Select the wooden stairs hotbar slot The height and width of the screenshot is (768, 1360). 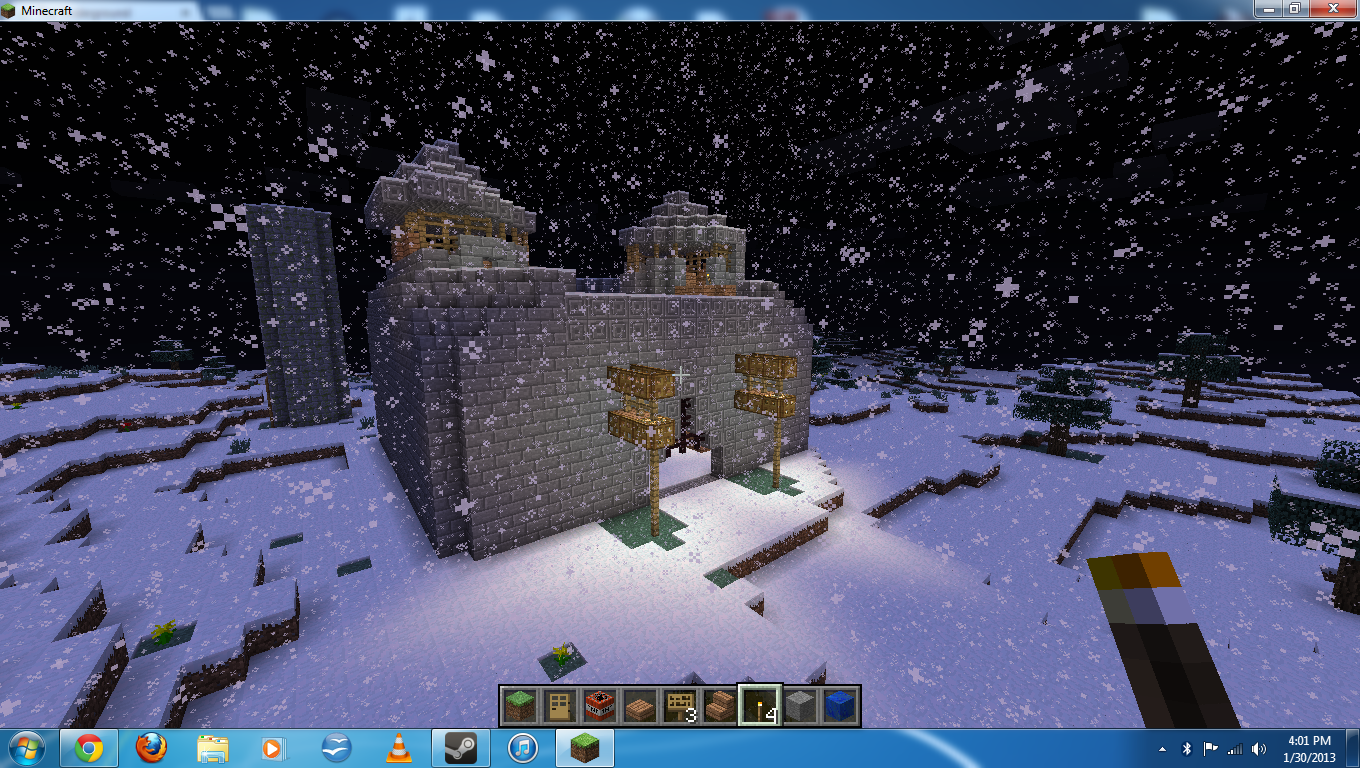point(719,705)
